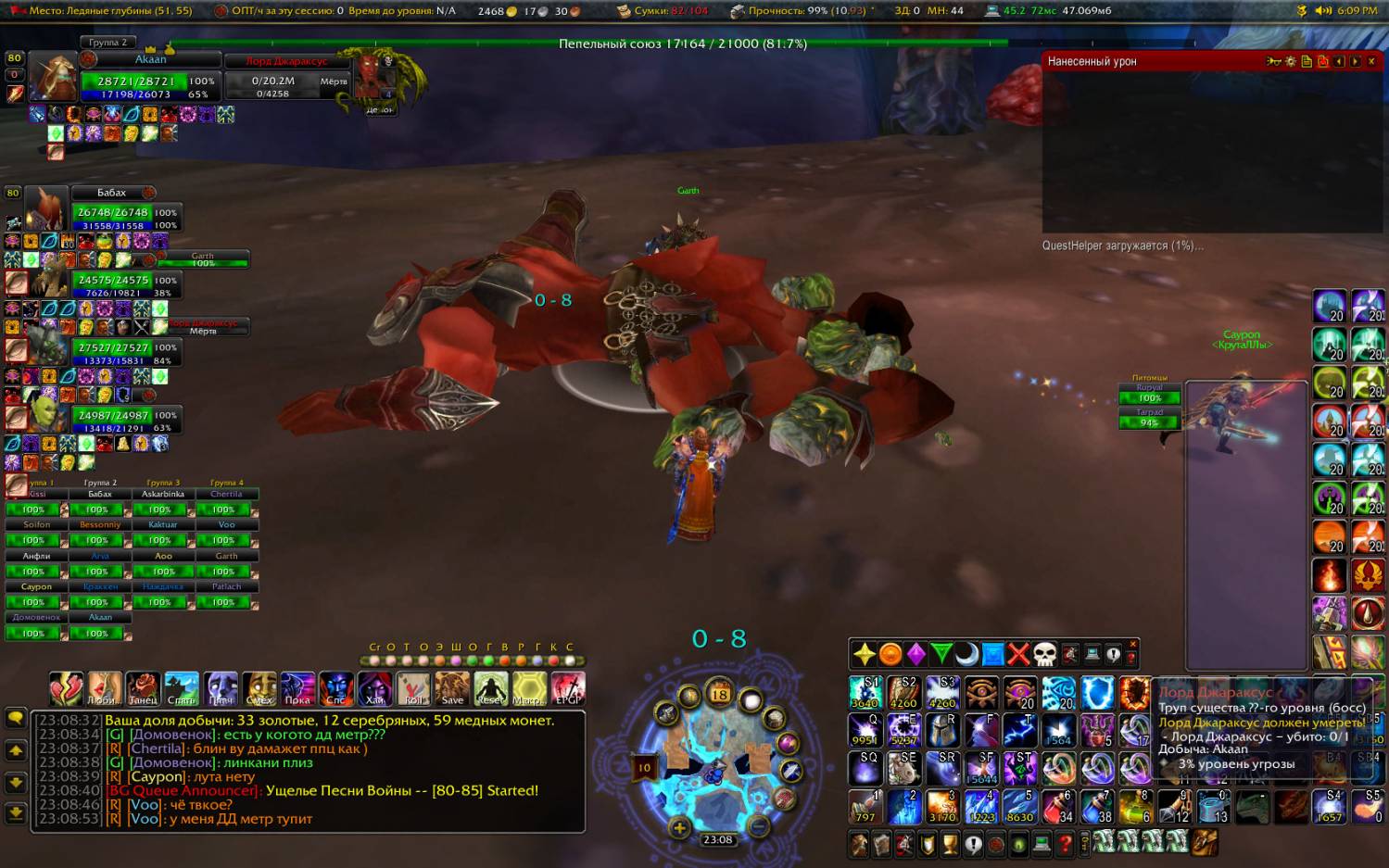Click the Reset macro button
The width and height of the screenshot is (1389, 868).
pos(491,689)
